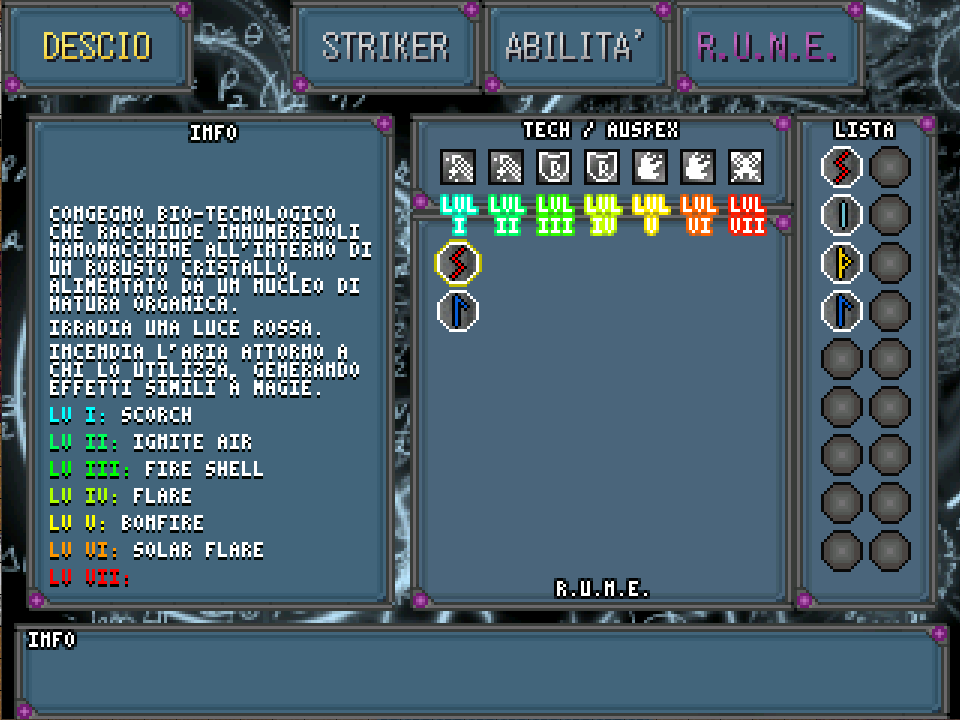Select the light blue line rune in Lista
The width and height of the screenshot is (960, 720).
click(842, 214)
